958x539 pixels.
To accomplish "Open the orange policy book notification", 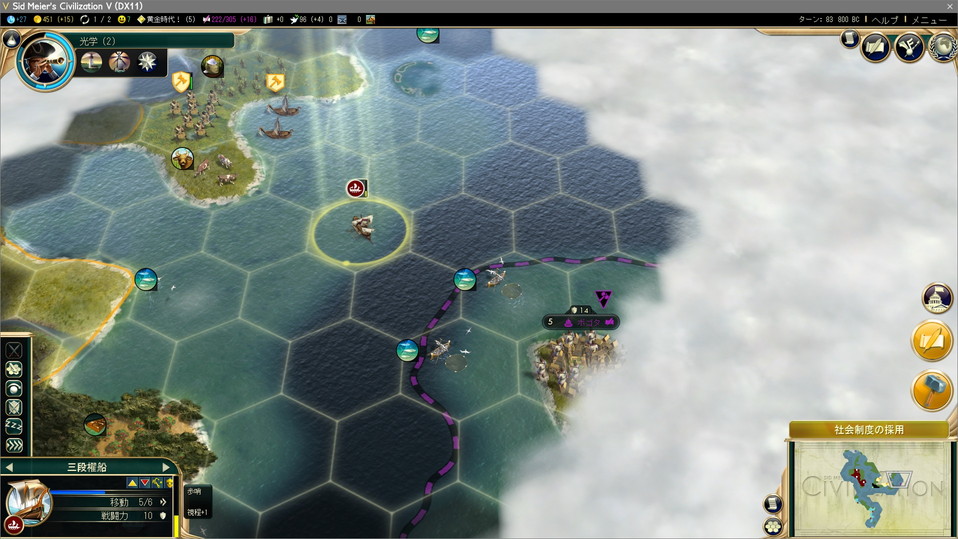I will click(x=932, y=341).
